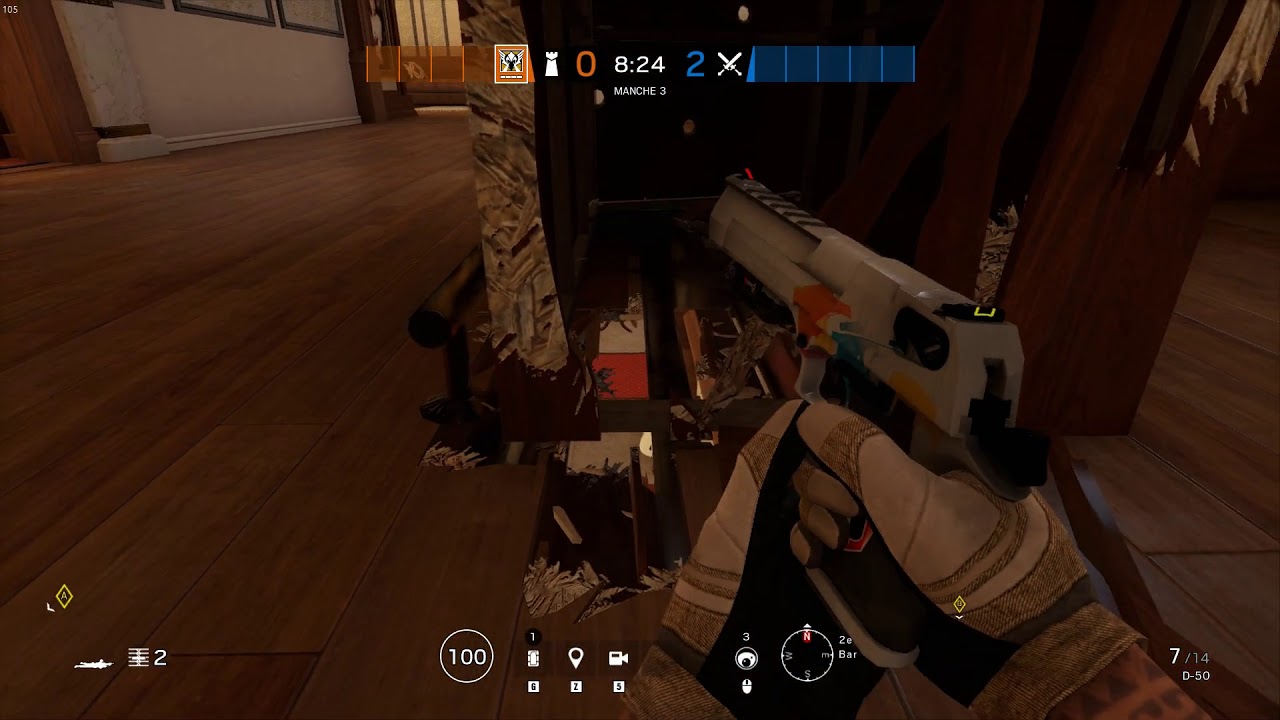Open the camera view icon bound to 5
The width and height of the screenshot is (1280, 720).
point(617,656)
